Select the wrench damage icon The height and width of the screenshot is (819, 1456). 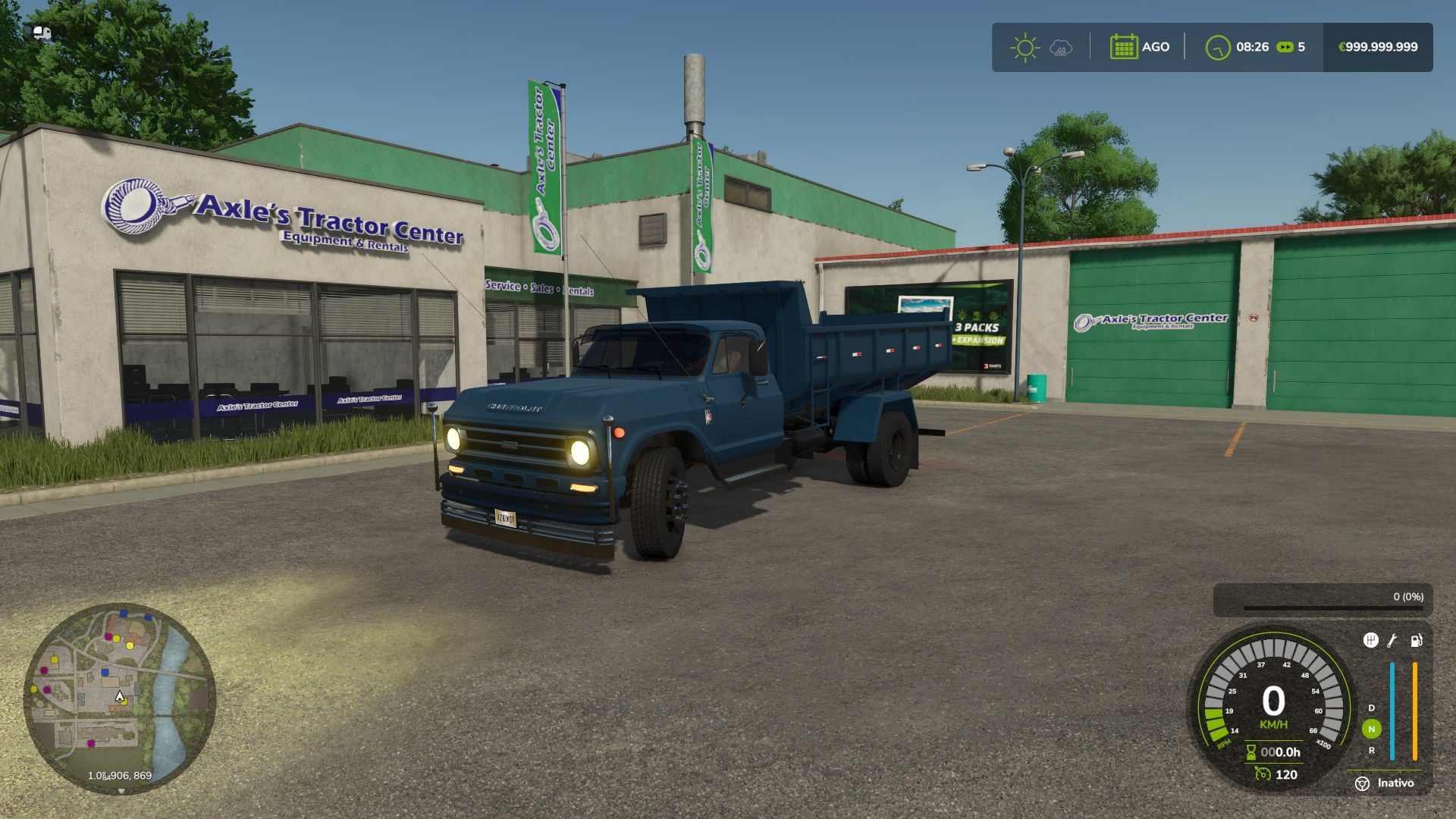1392,641
